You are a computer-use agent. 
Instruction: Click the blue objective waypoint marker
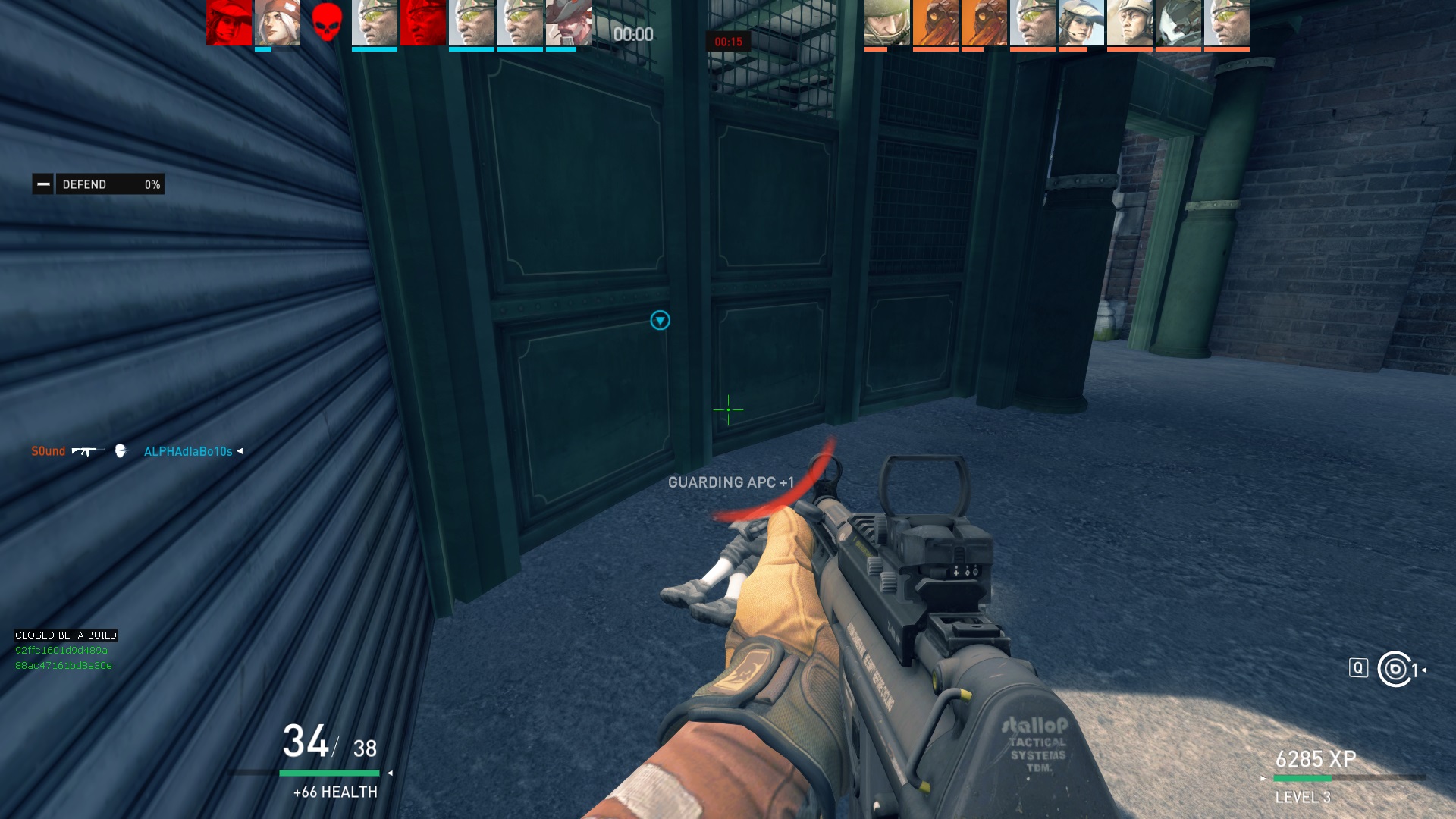click(660, 321)
